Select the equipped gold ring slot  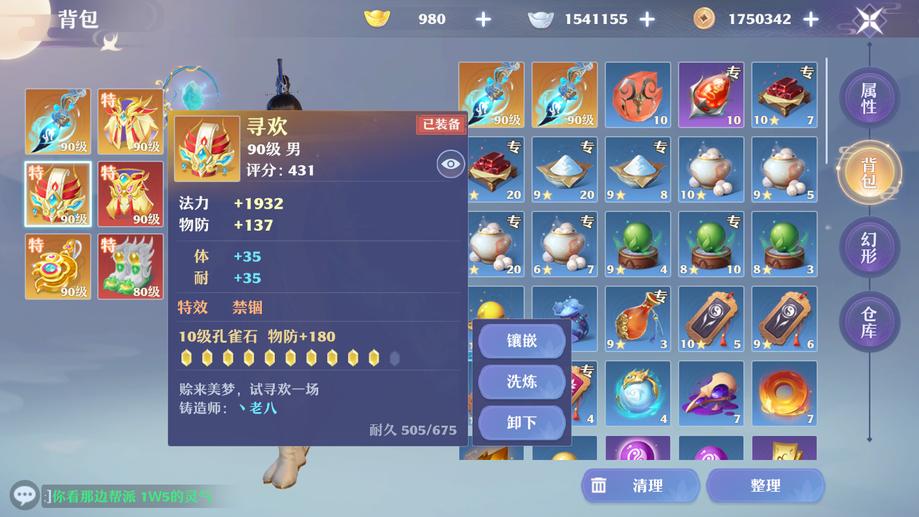pyautogui.click(x=57, y=266)
